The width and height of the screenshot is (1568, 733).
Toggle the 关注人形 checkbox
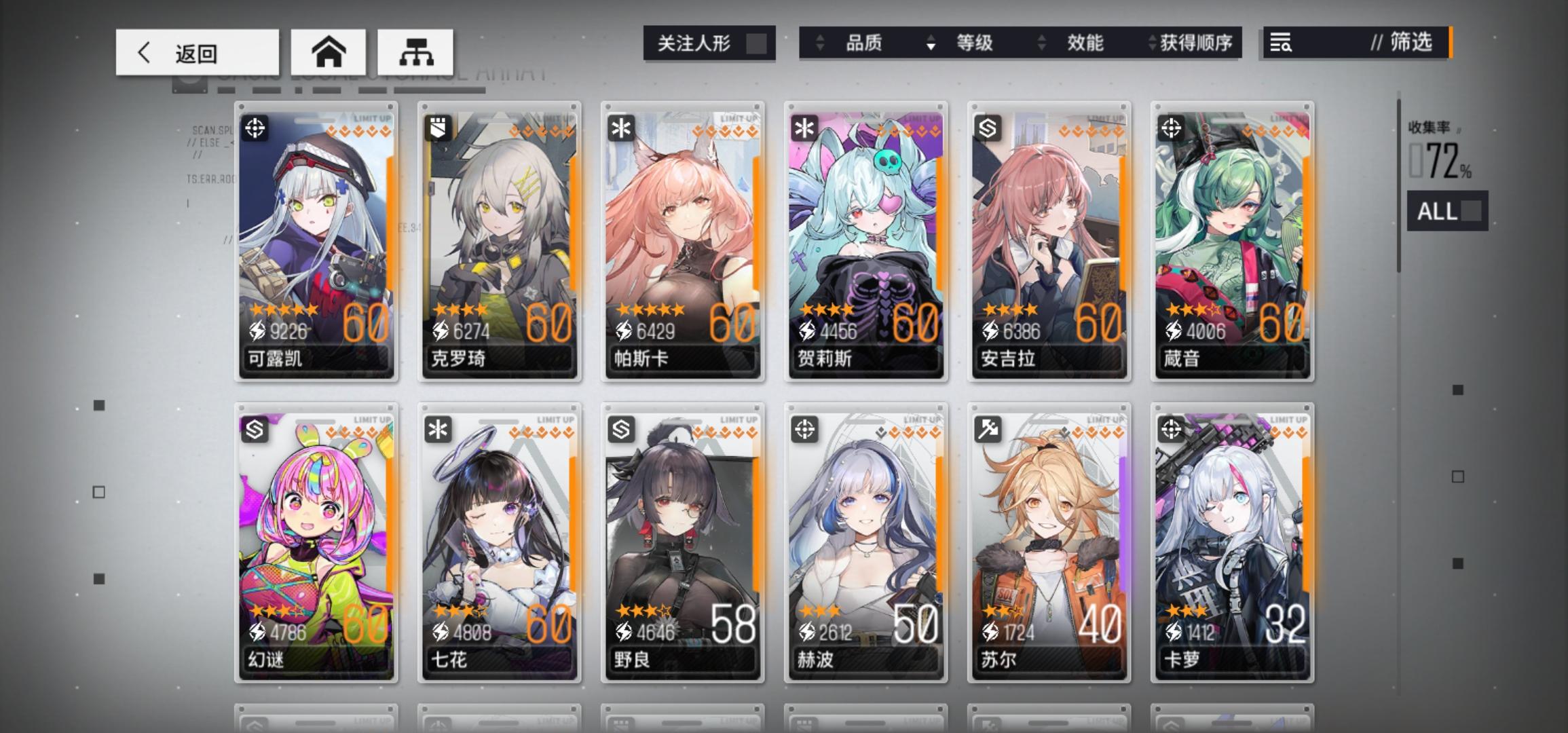click(755, 43)
